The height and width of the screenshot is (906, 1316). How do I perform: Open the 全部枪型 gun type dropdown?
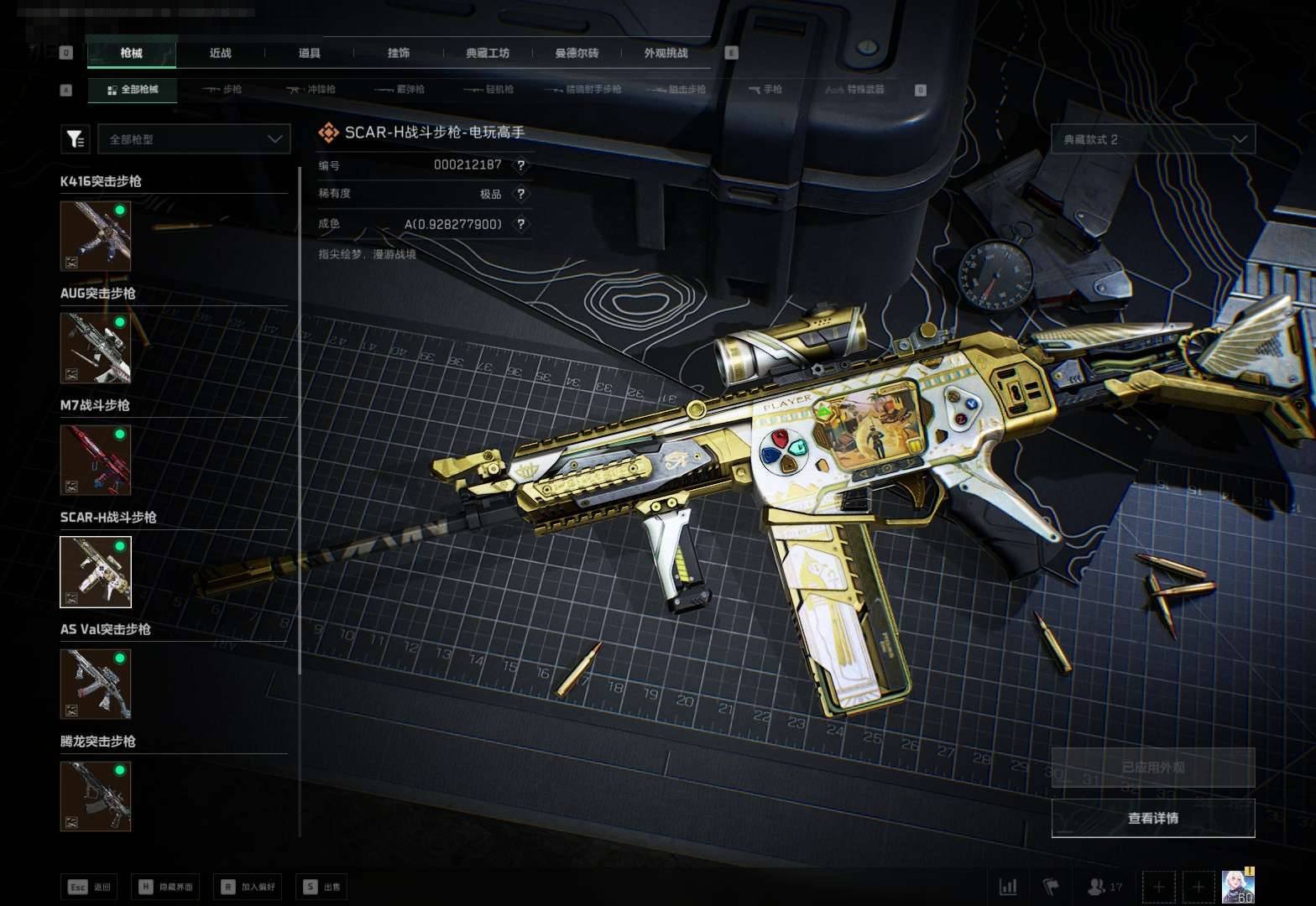(194, 139)
